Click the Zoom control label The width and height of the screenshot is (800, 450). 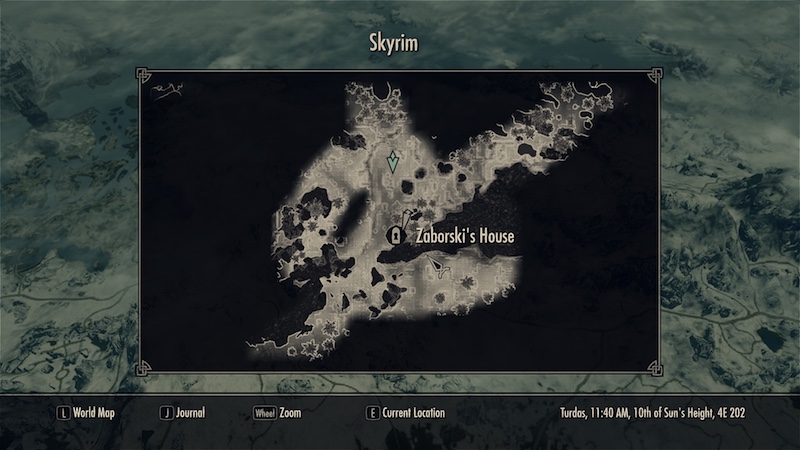[290, 412]
